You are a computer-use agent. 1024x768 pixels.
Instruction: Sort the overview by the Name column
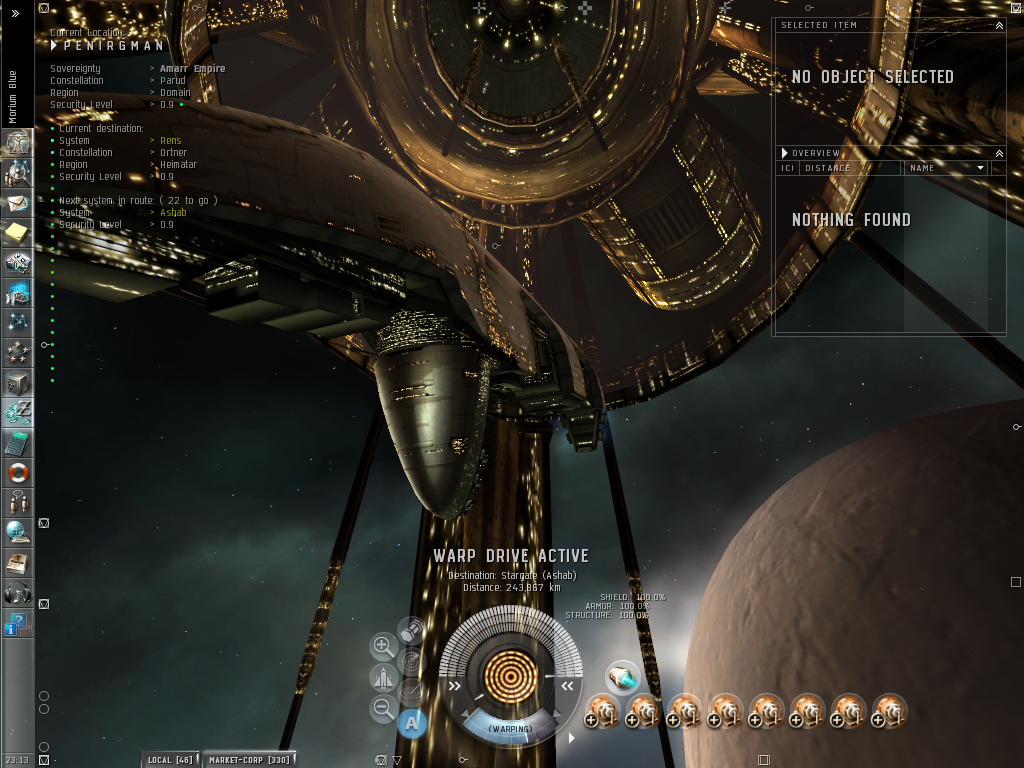tap(945, 168)
